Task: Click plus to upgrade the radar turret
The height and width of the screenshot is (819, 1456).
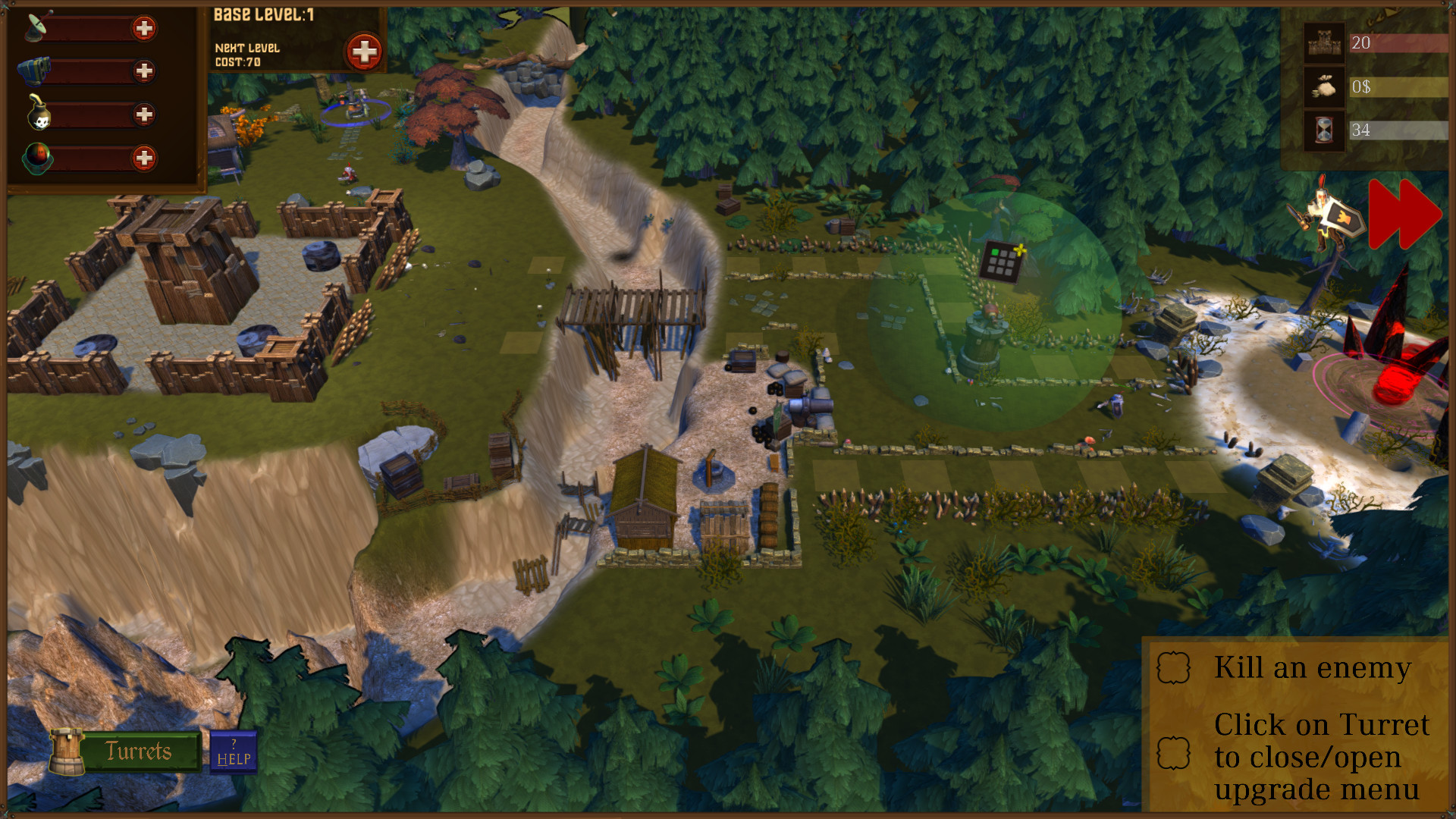Action: coord(146,29)
